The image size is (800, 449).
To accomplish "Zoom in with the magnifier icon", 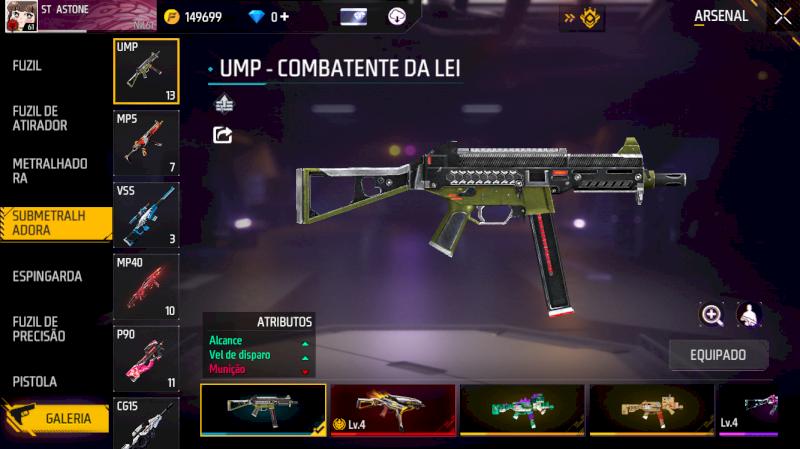I will [x=712, y=315].
